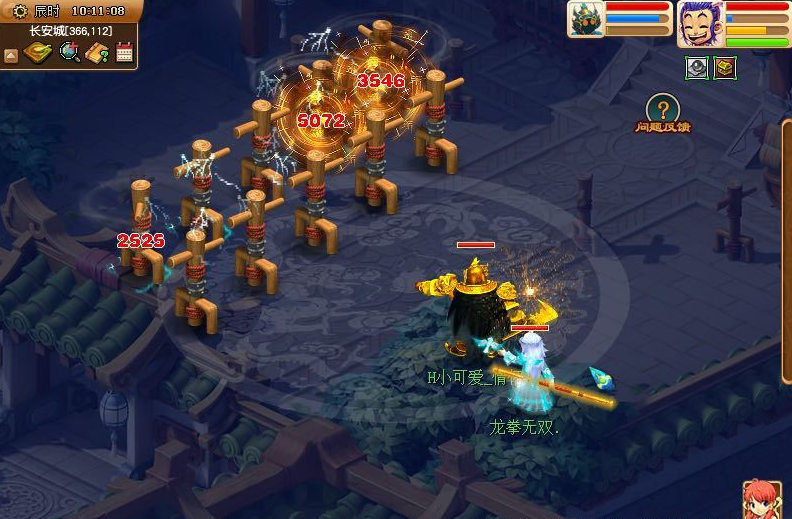The image size is (792, 519).
Task: Click the gear icon beside the game clock
Action: [x=19, y=11]
